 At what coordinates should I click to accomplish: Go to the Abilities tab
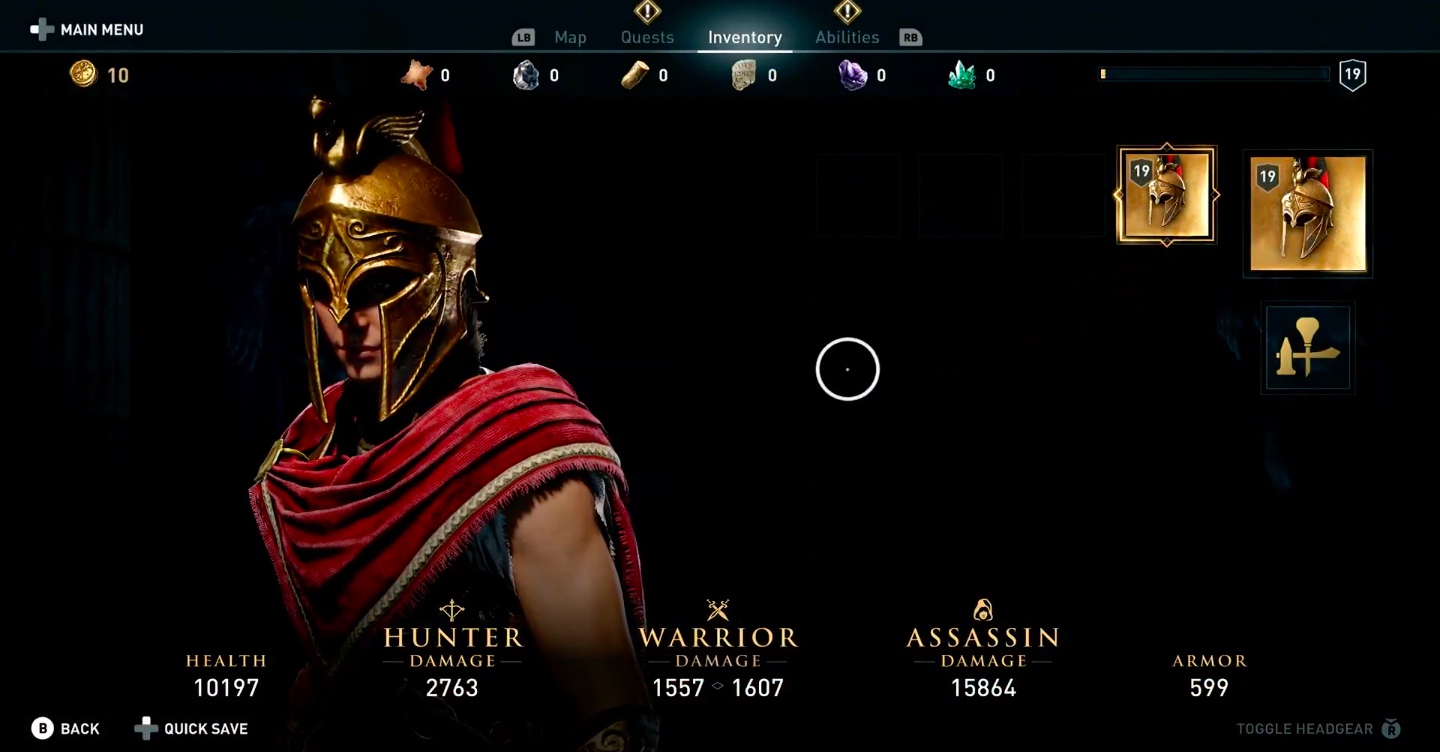click(x=847, y=37)
